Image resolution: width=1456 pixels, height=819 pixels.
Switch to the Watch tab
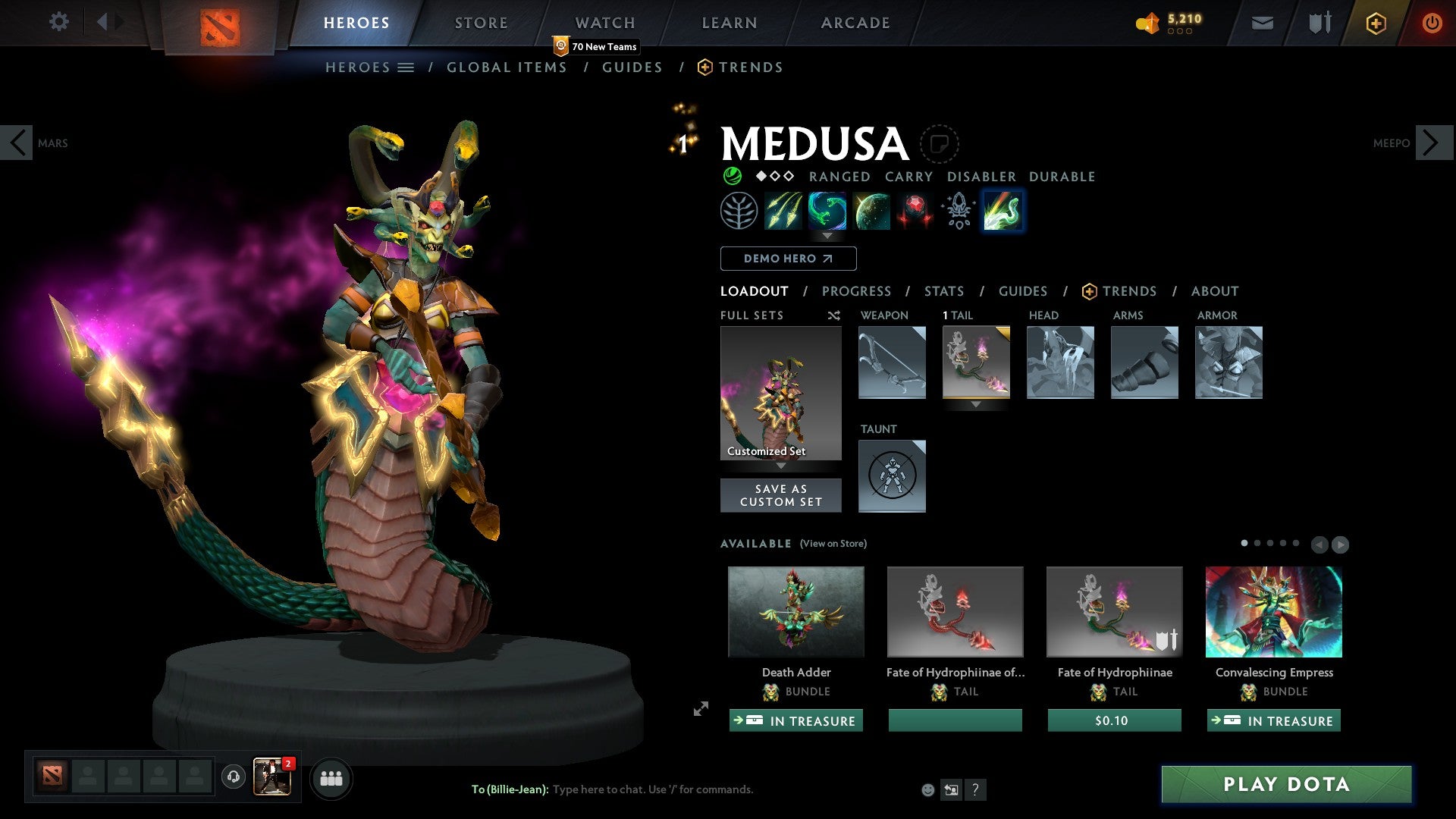click(x=604, y=23)
